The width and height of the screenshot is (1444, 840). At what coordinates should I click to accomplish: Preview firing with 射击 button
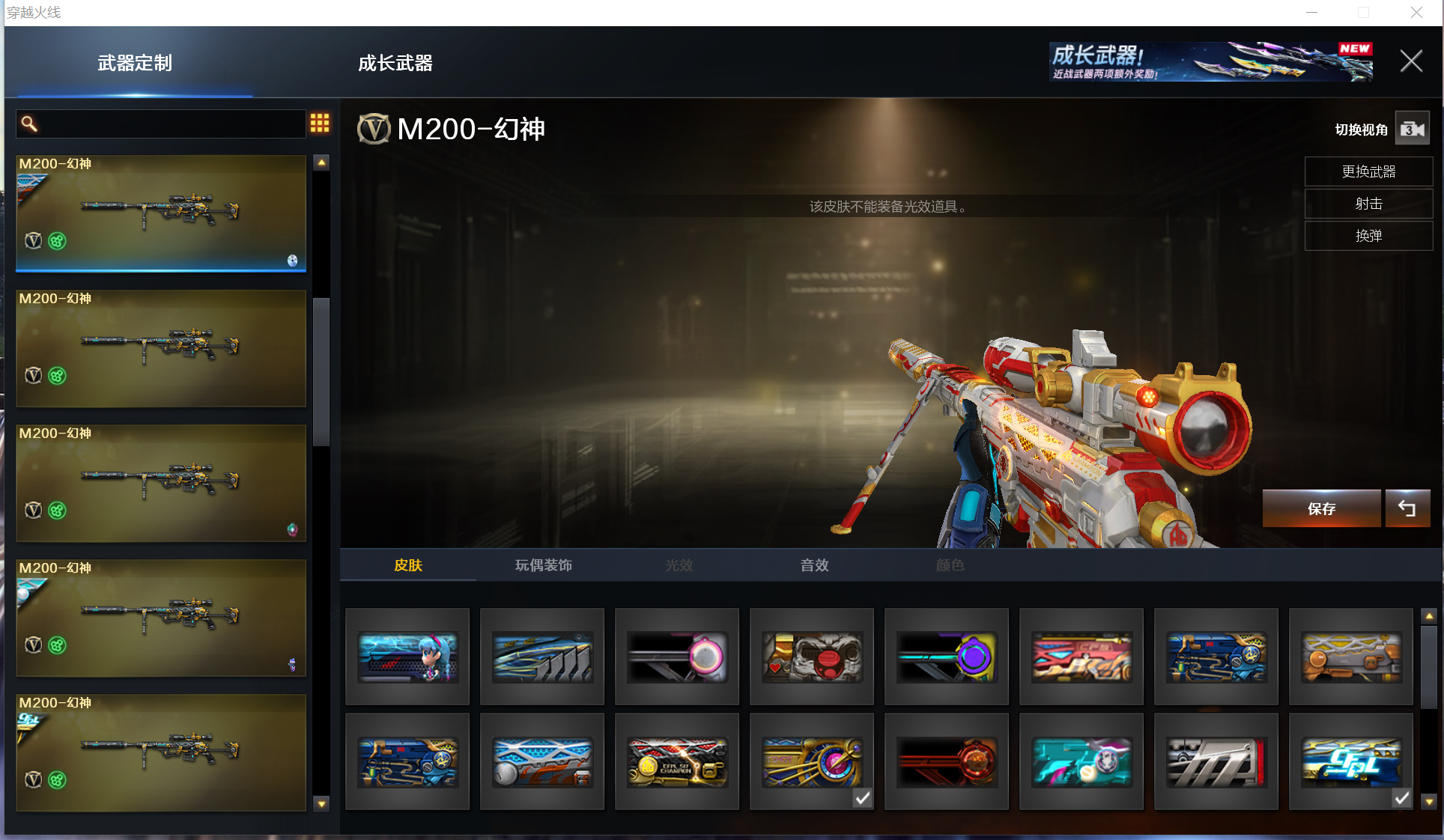tap(1368, 204)
